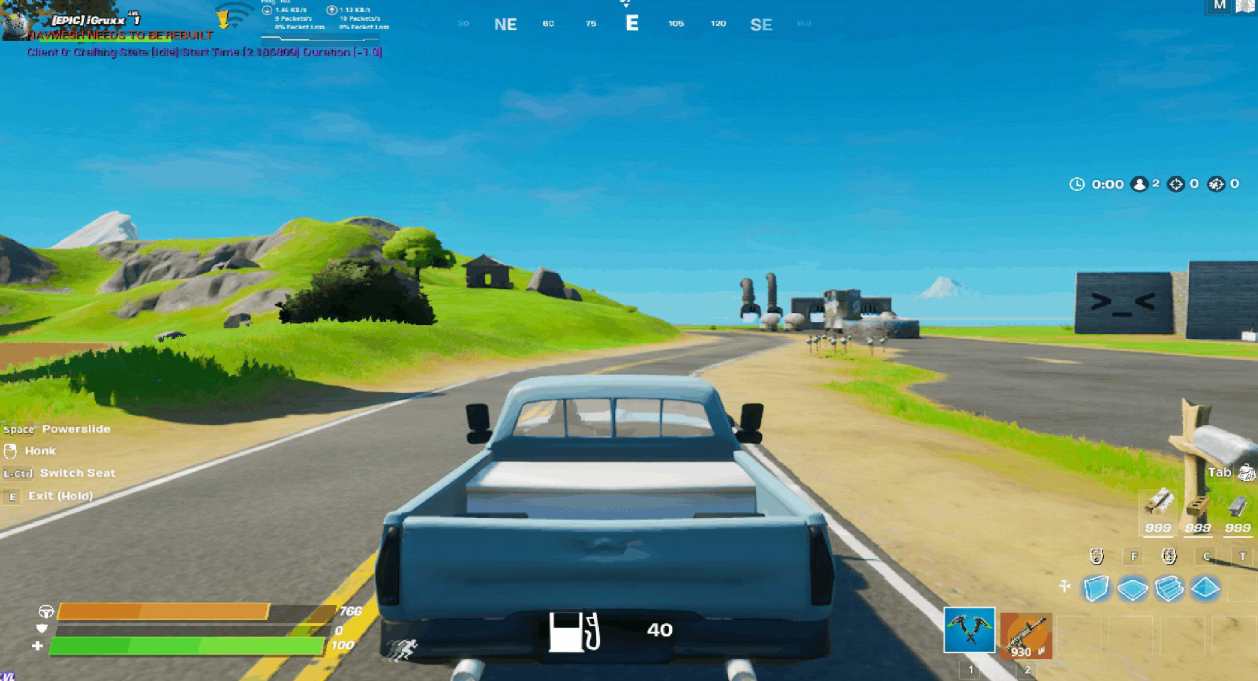1258x681 pixels.
Task: Select the brick building material
Action: pos(1198,502)
